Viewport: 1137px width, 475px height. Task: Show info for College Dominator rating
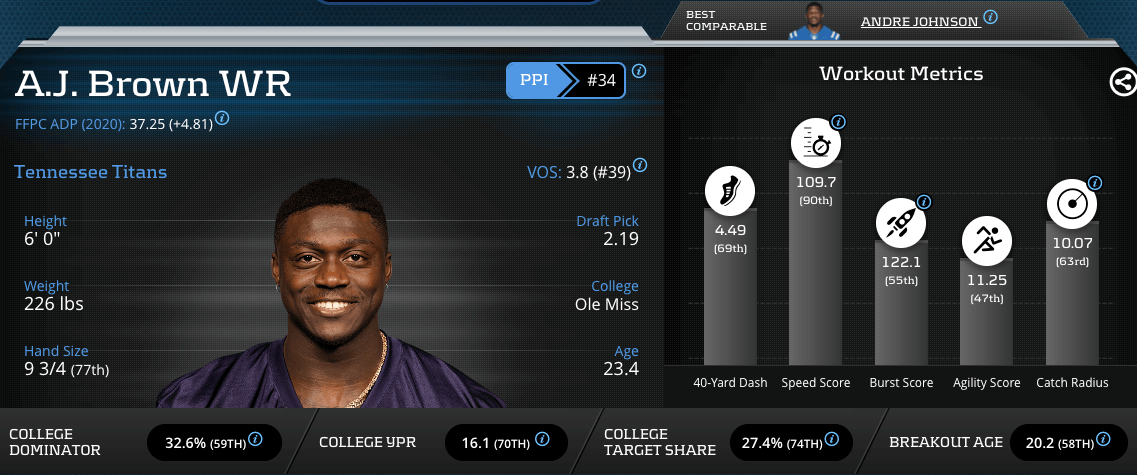click(x=255, y=439)
